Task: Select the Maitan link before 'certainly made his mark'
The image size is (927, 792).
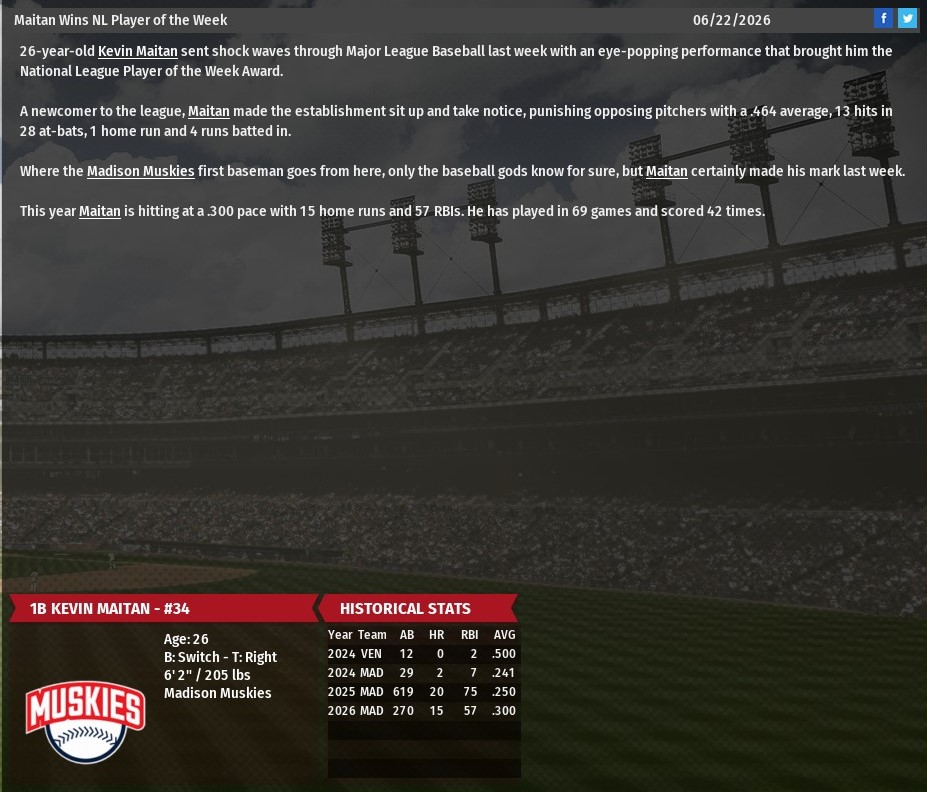Action: (x=667, y=171)
